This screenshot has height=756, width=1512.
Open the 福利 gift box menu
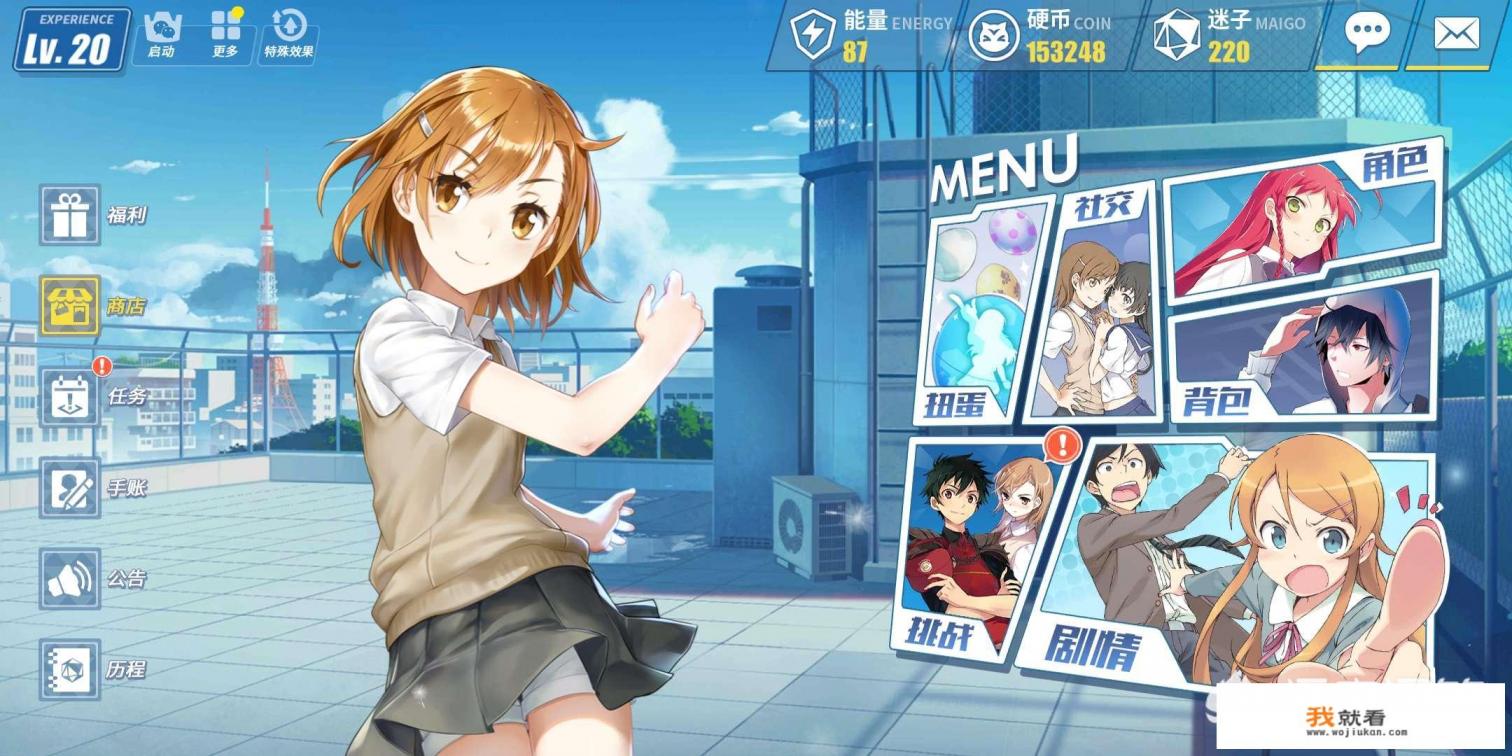(x=70, y=215)
